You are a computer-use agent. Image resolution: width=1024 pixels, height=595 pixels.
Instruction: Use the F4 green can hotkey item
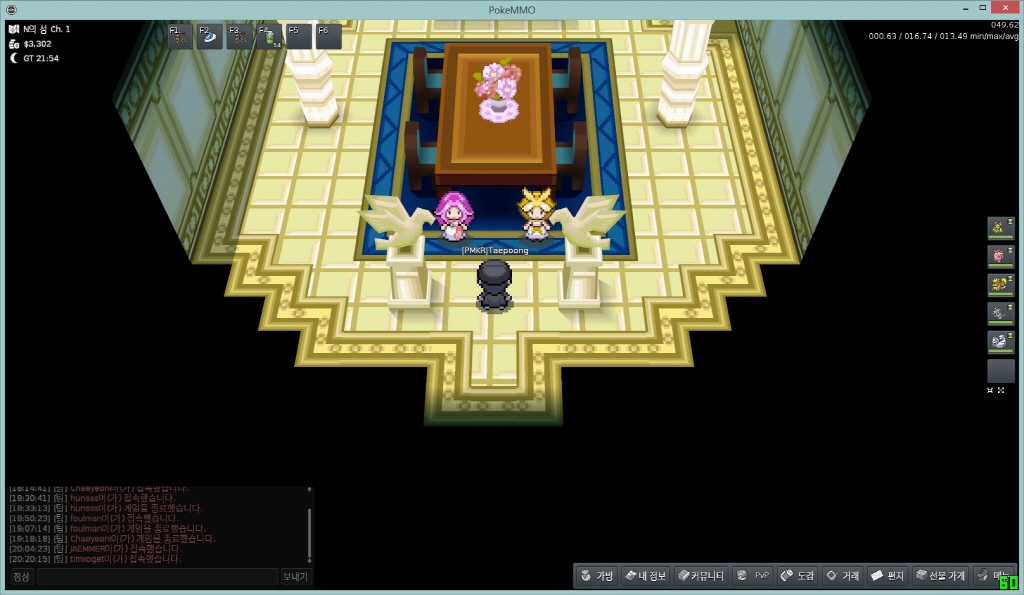[x=269, y=37]
